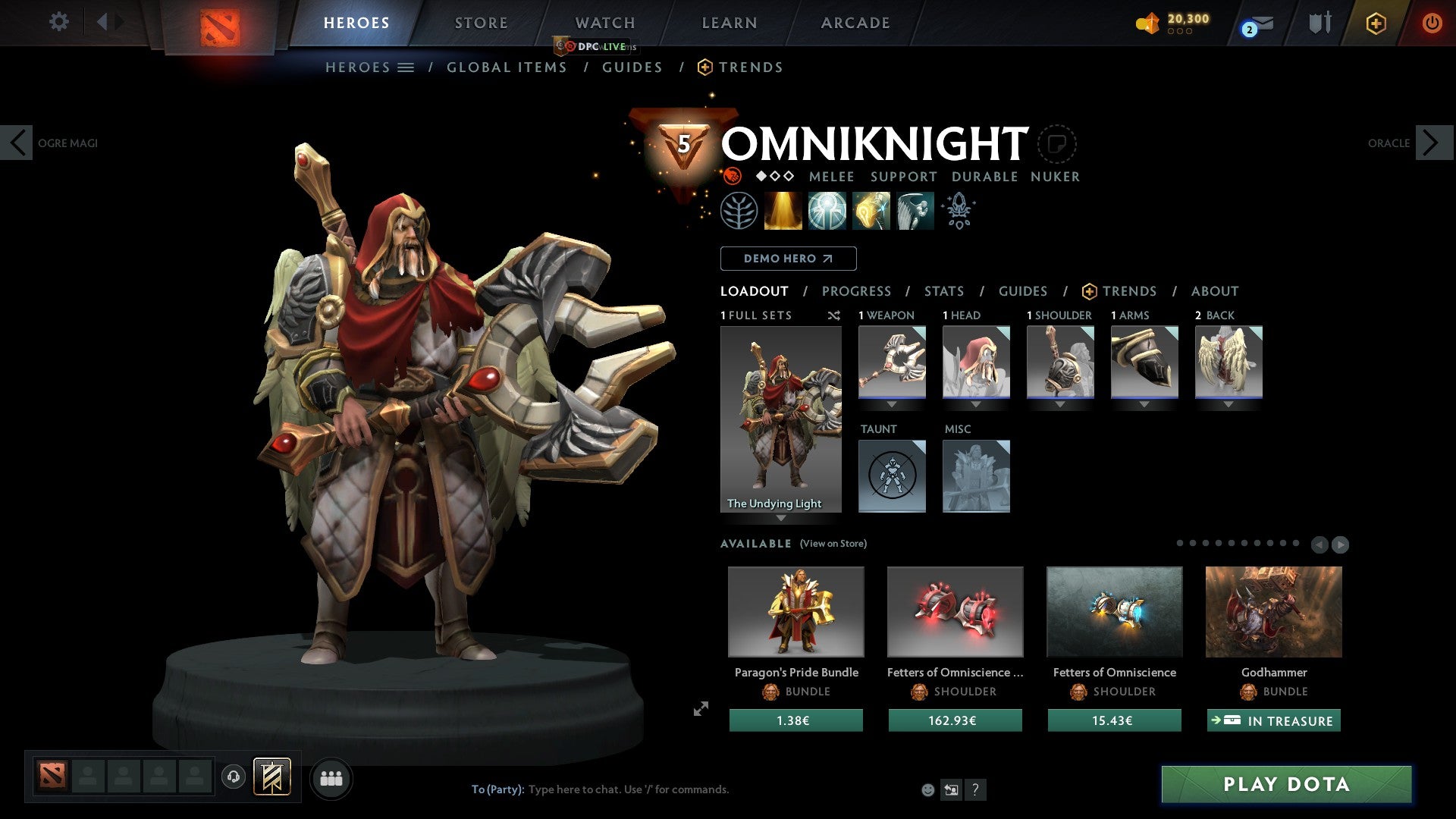The image size is (1456, 819).
Task: Open Dota Plus via the hexagon plus icon
Action: 1376,23
